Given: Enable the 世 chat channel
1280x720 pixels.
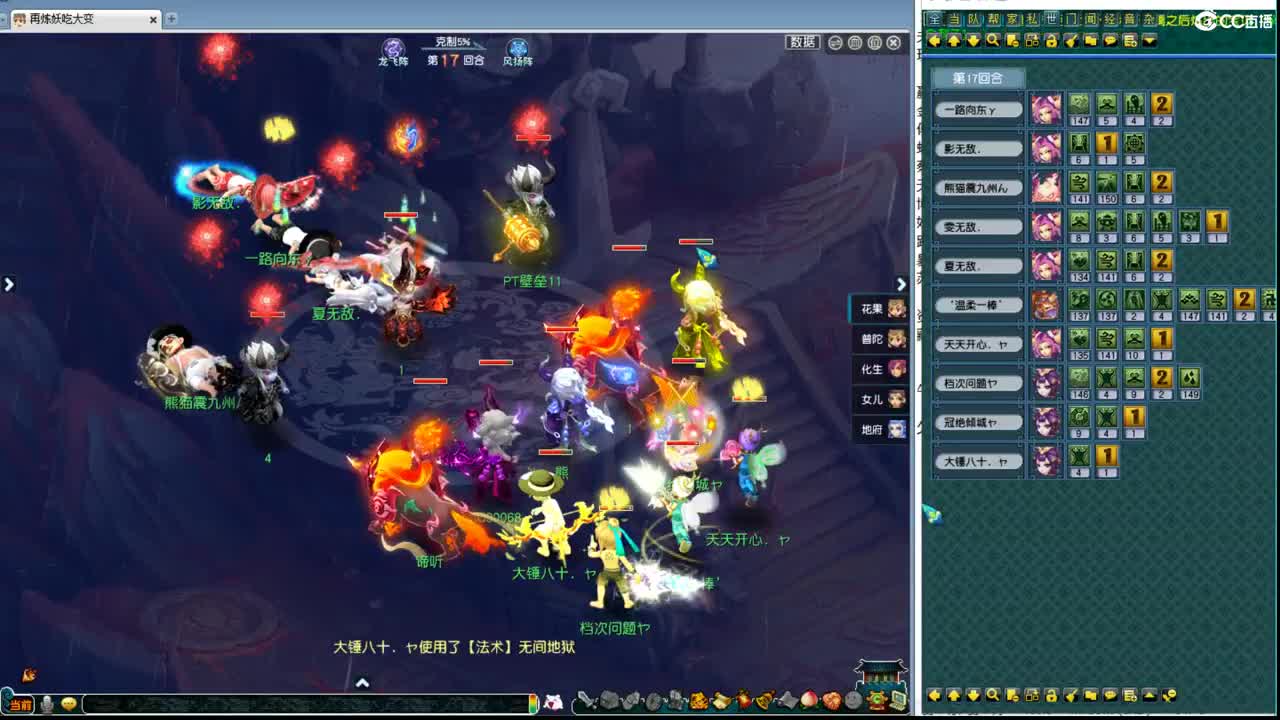Looking at the screenshot, I should [x=1052, y=18].
